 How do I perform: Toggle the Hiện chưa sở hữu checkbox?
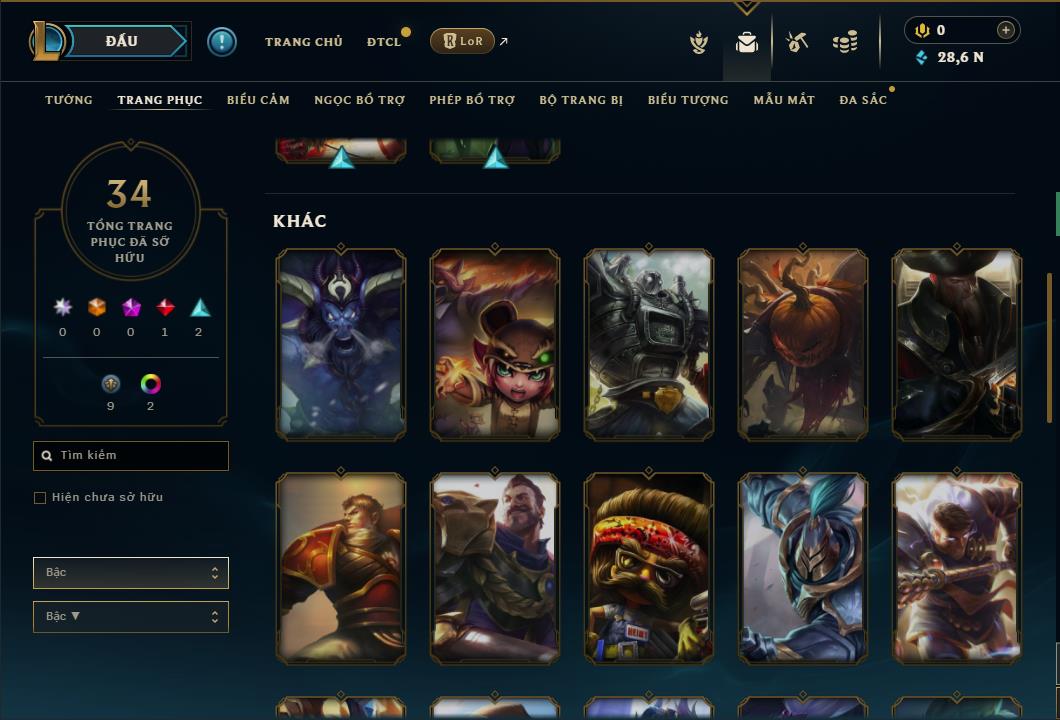pos(40,498)
